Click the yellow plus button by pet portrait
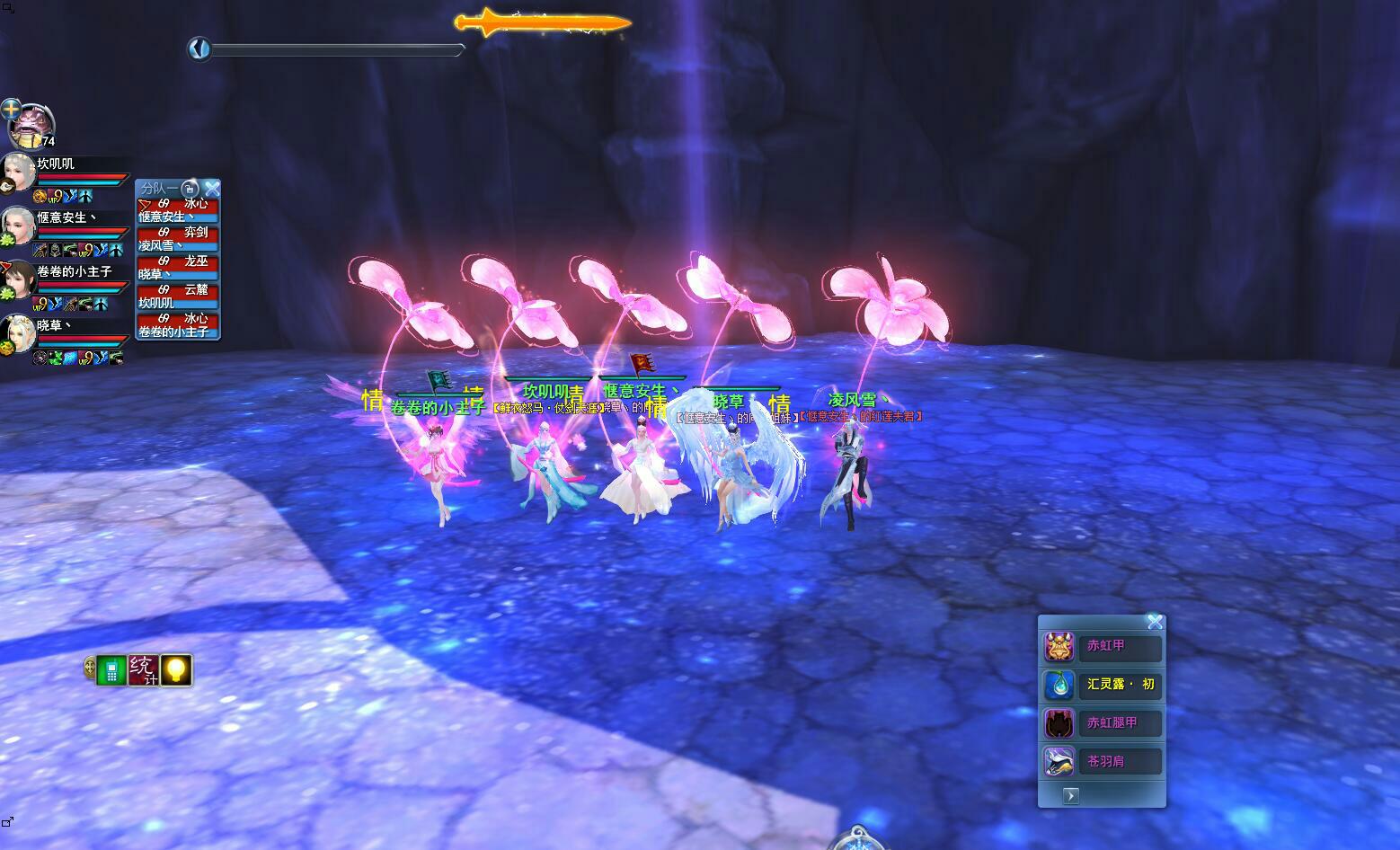 click(11, 110)
